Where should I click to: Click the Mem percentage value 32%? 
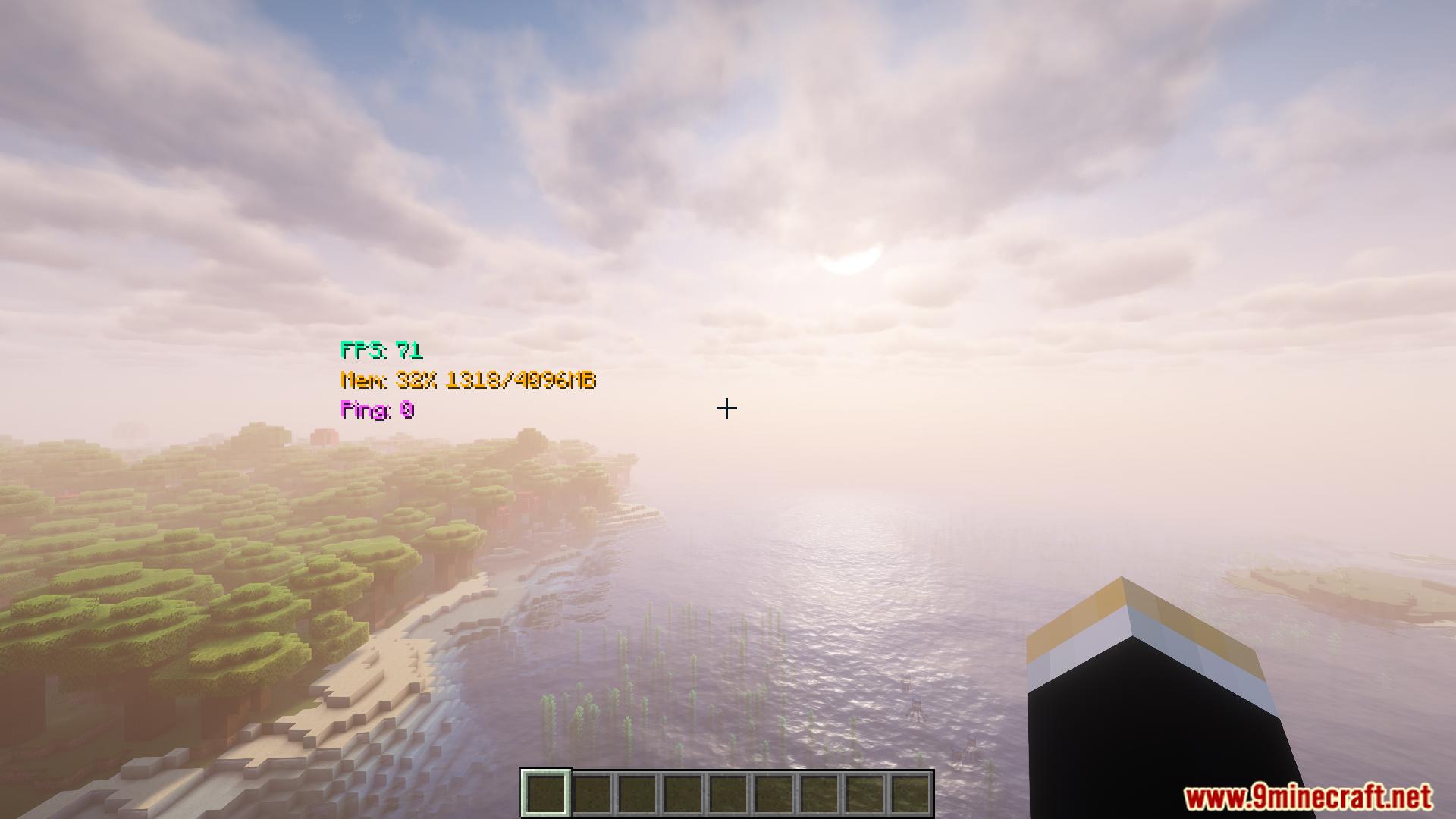[x=416, y=381]
